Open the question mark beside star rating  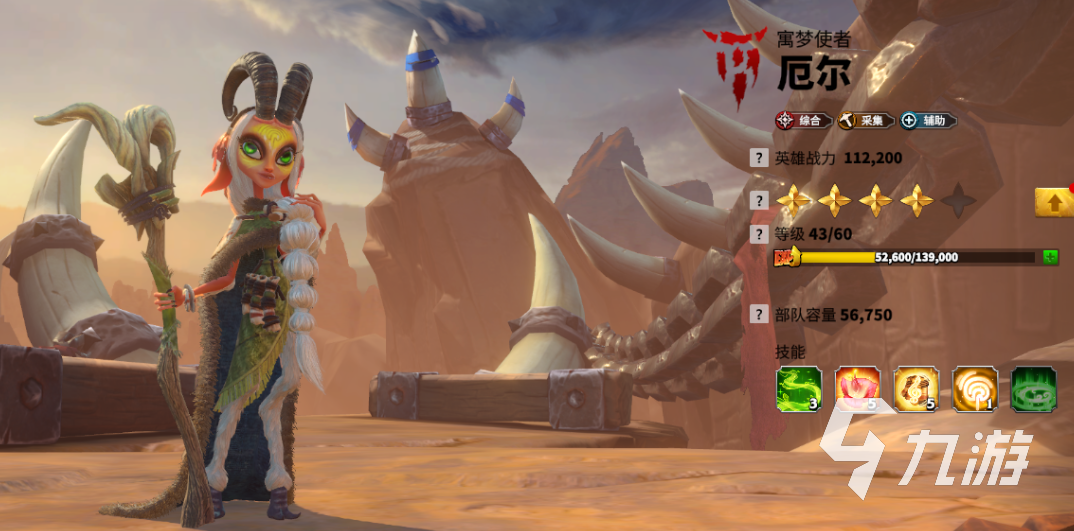click(760, 201)
